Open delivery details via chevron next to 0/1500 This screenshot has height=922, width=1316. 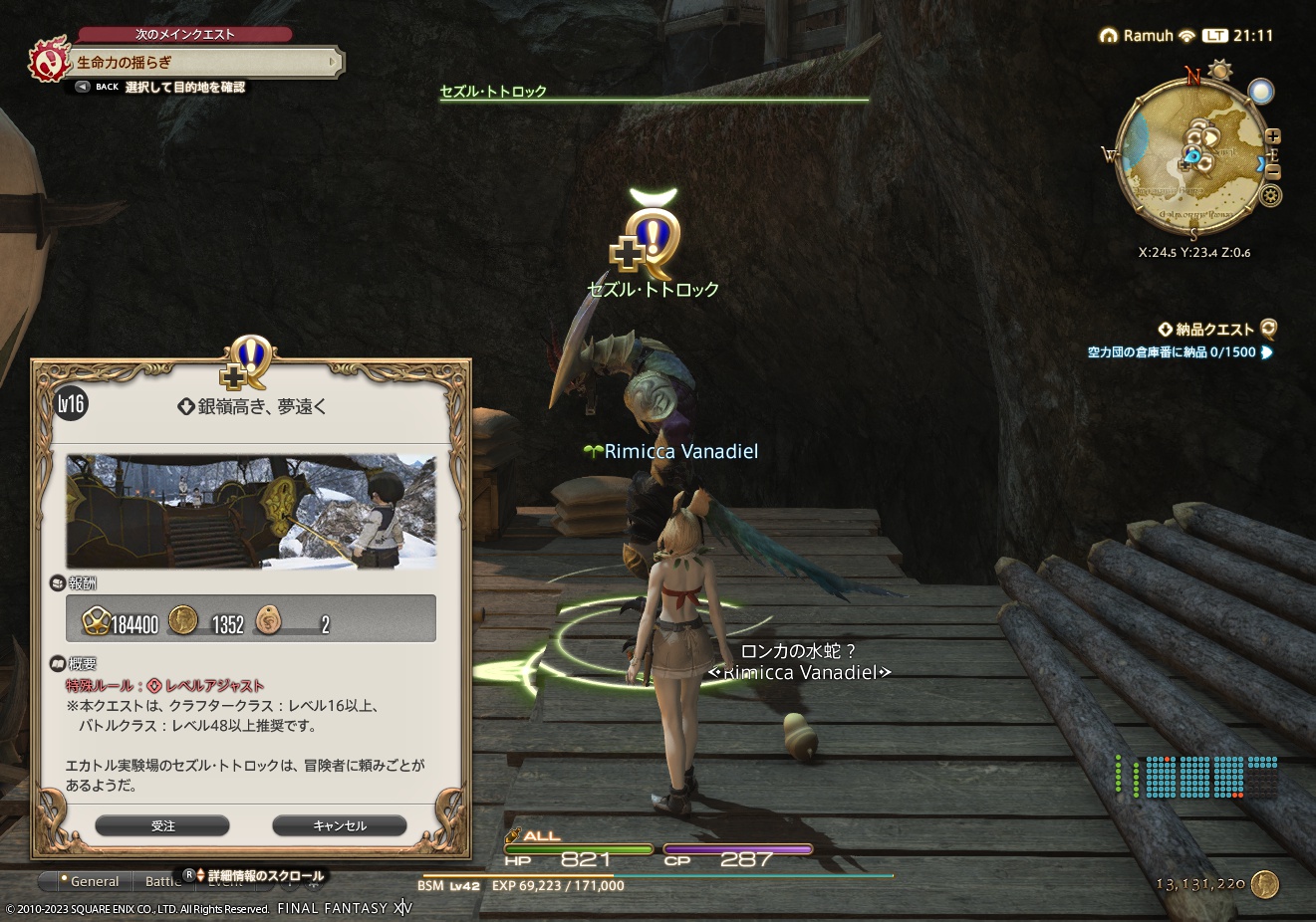click(x=1265, y=352)
